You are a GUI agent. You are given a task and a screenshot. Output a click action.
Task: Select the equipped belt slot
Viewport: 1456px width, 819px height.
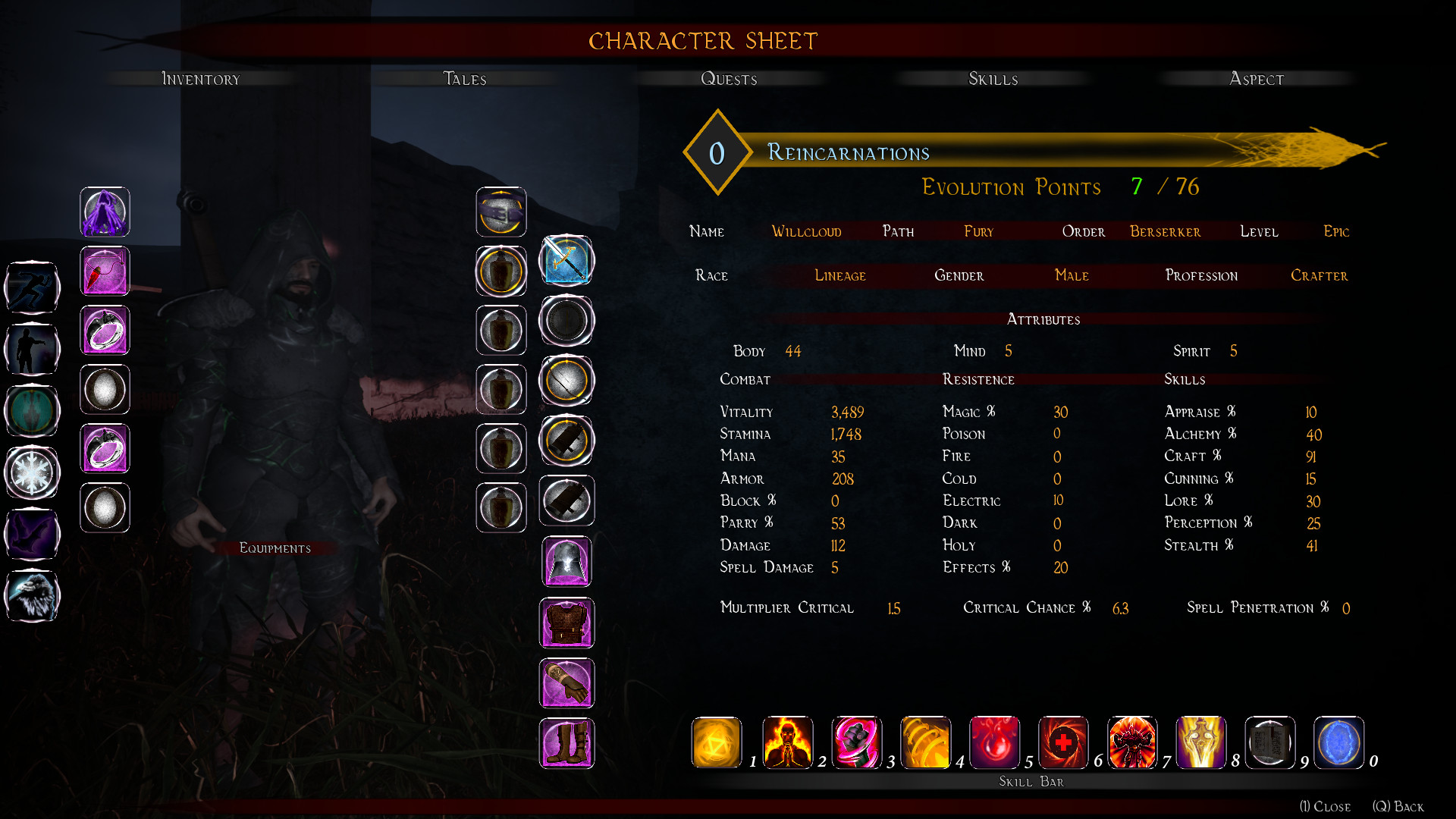[501, 212]
